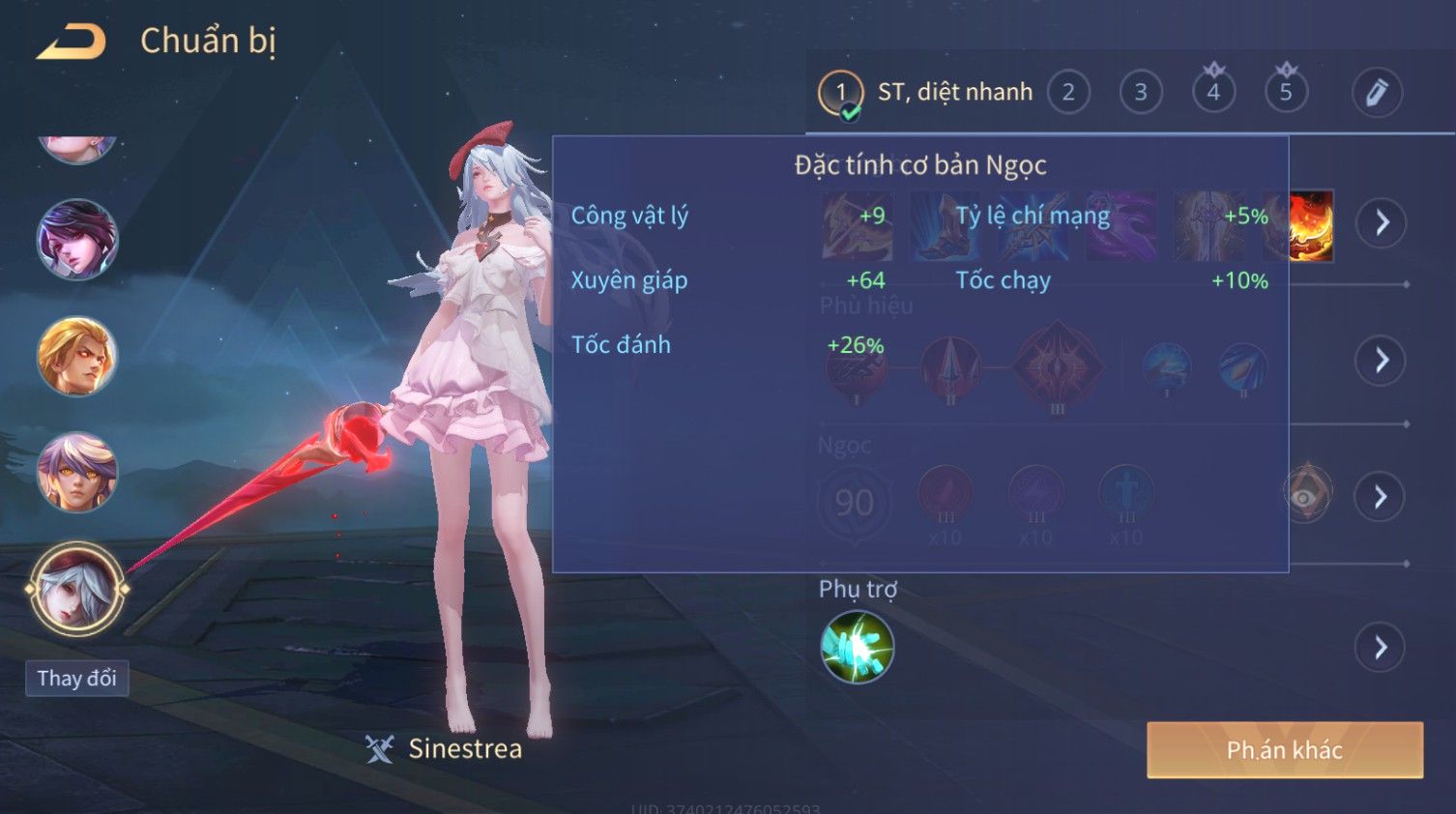Screen dimensions: 1456x814
Task: Click the Thay đổi hero button
Action: (77, 679)
